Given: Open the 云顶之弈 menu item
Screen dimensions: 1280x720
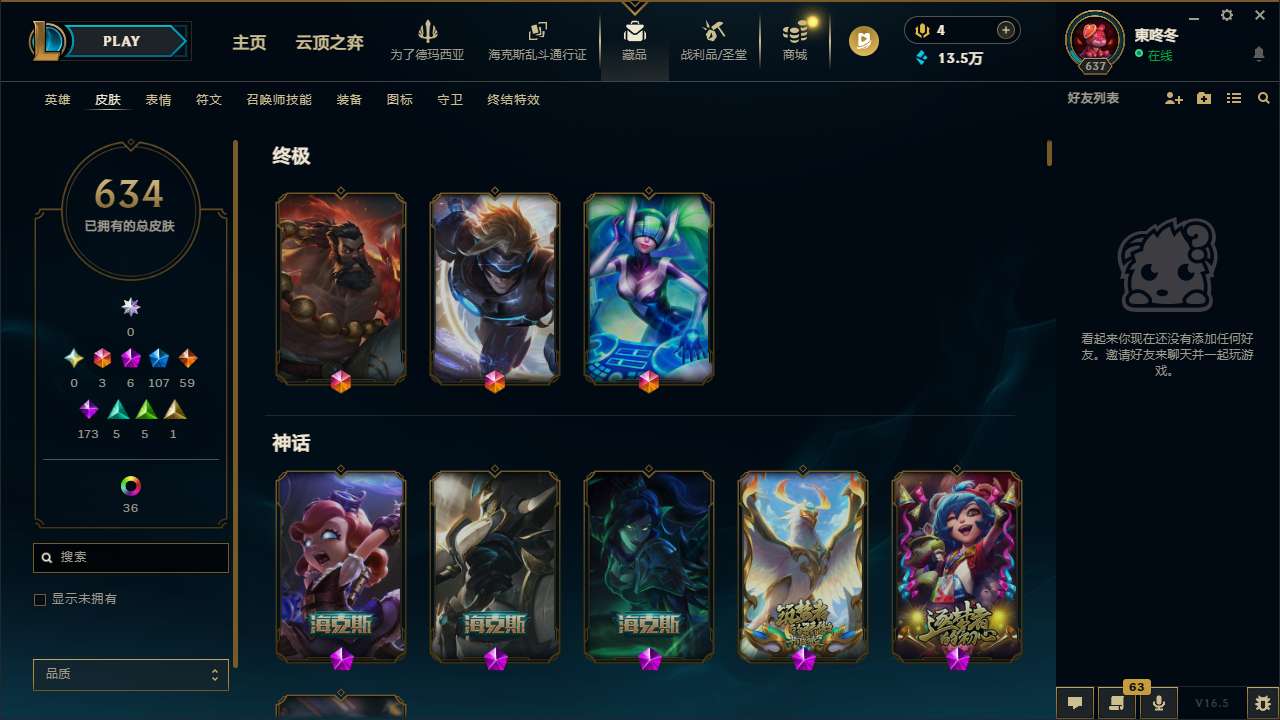Looking at the screenshot, I should click(x=331, y=43).
